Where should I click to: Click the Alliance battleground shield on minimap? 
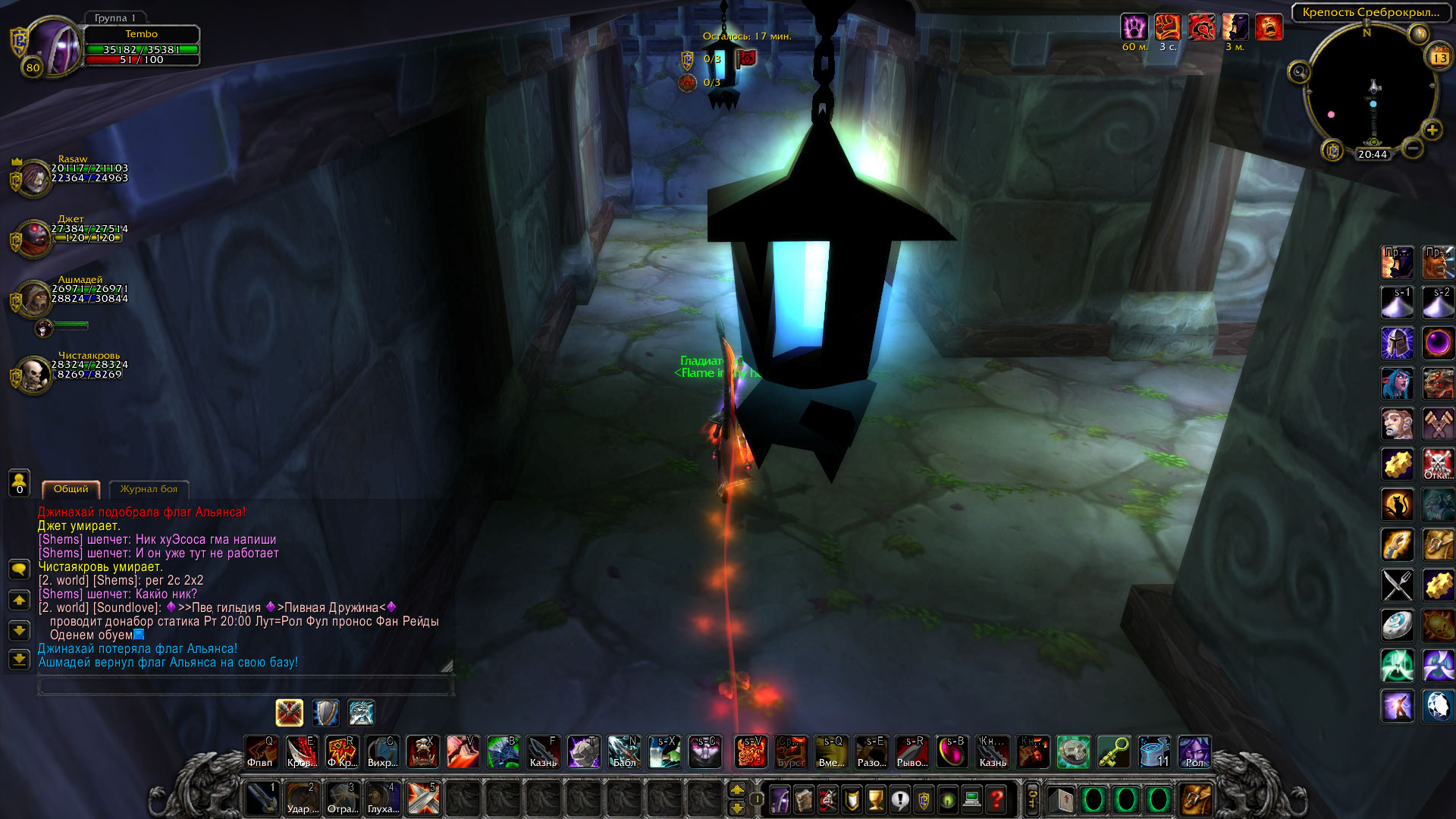(x=1332, y=150)
